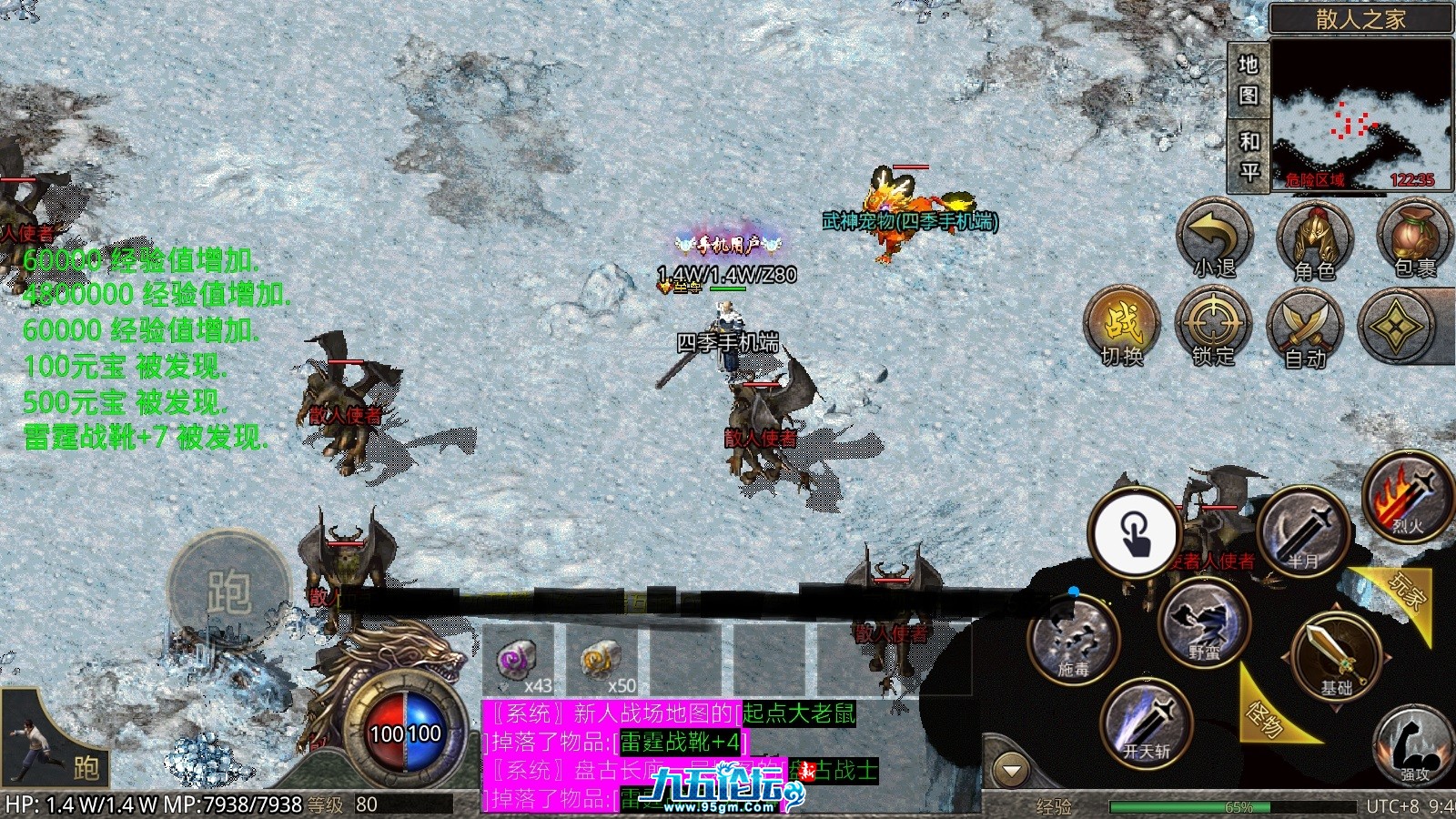Screen dimensions: 1456x819
Task: Select the 锁定 target lock icon
Action: [x=1213, y=327]
